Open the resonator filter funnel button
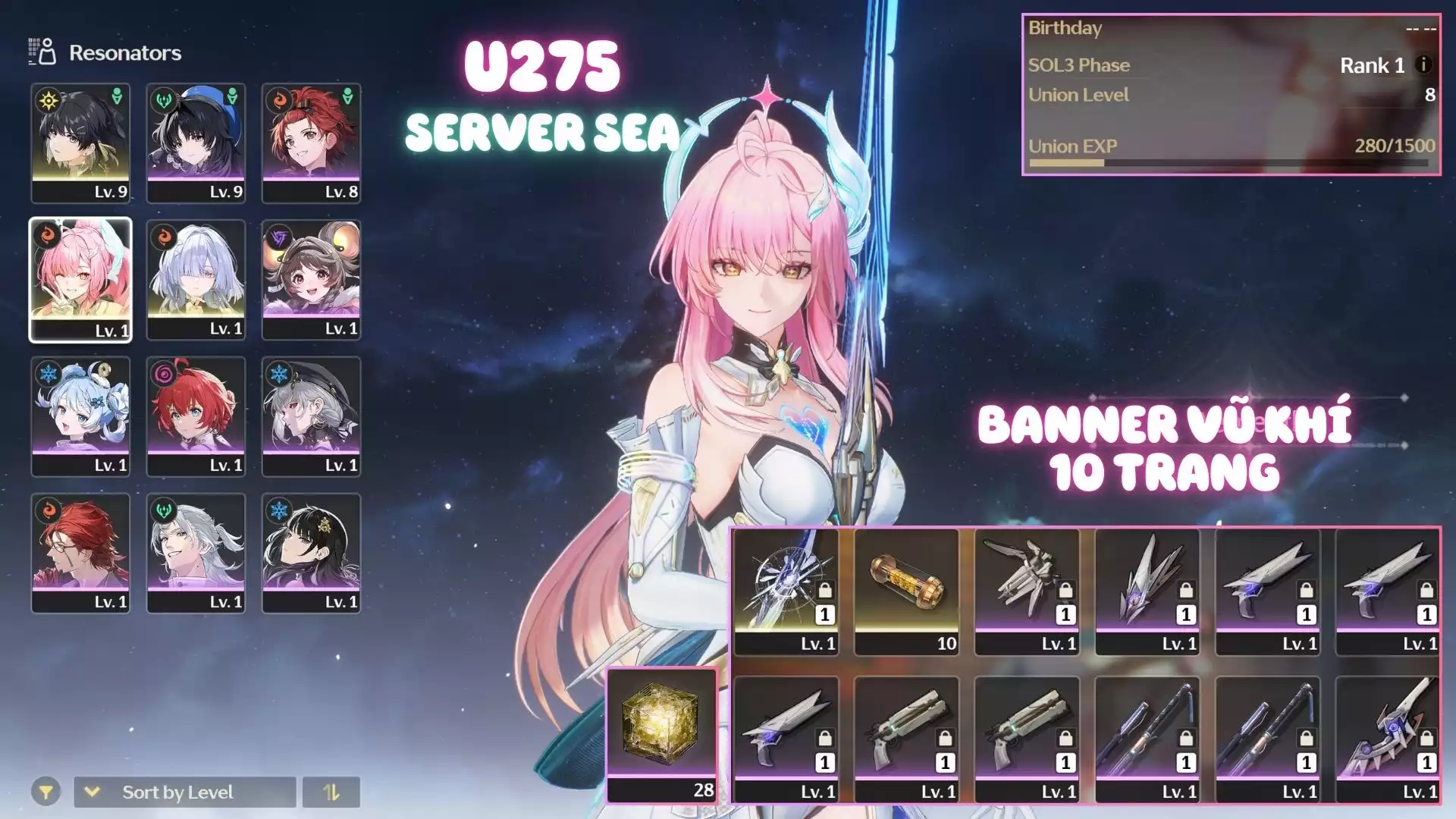Viewport: 1456px width, 819px height. point(45,792)
